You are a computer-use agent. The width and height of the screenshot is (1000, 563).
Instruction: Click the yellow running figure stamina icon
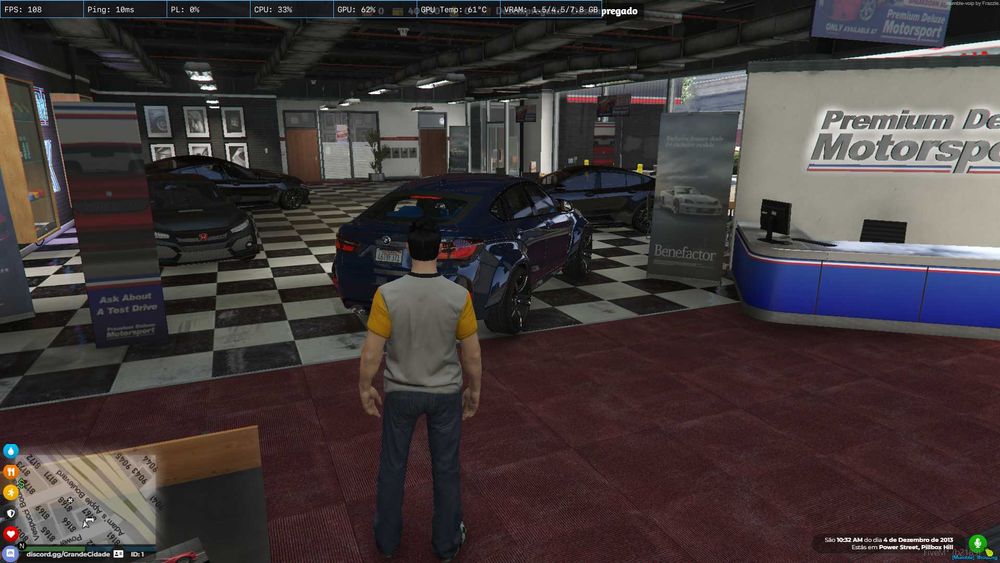(x=11, y=492)
